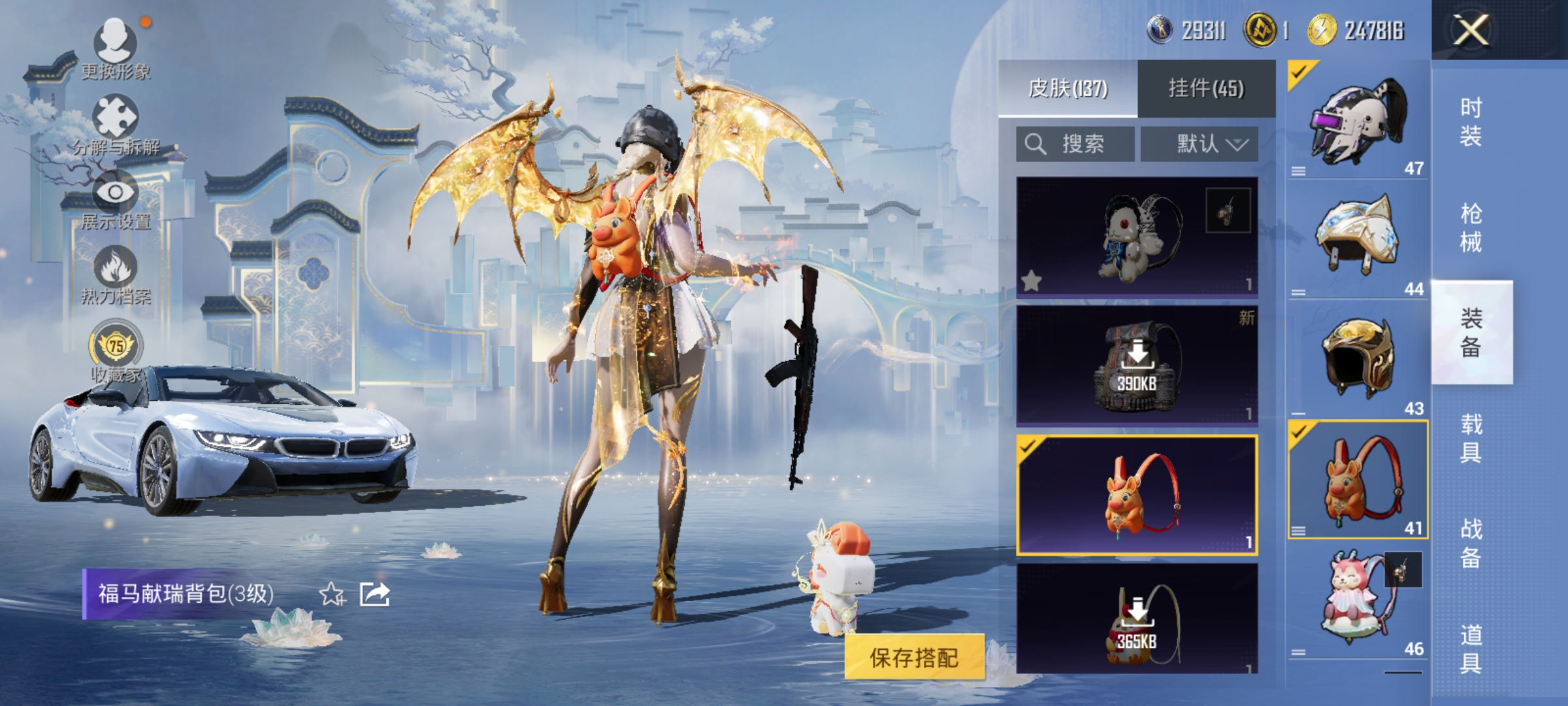Open the 载具 vehicles category
The height and width of the screenshot is (706, 1568).
1471,438
